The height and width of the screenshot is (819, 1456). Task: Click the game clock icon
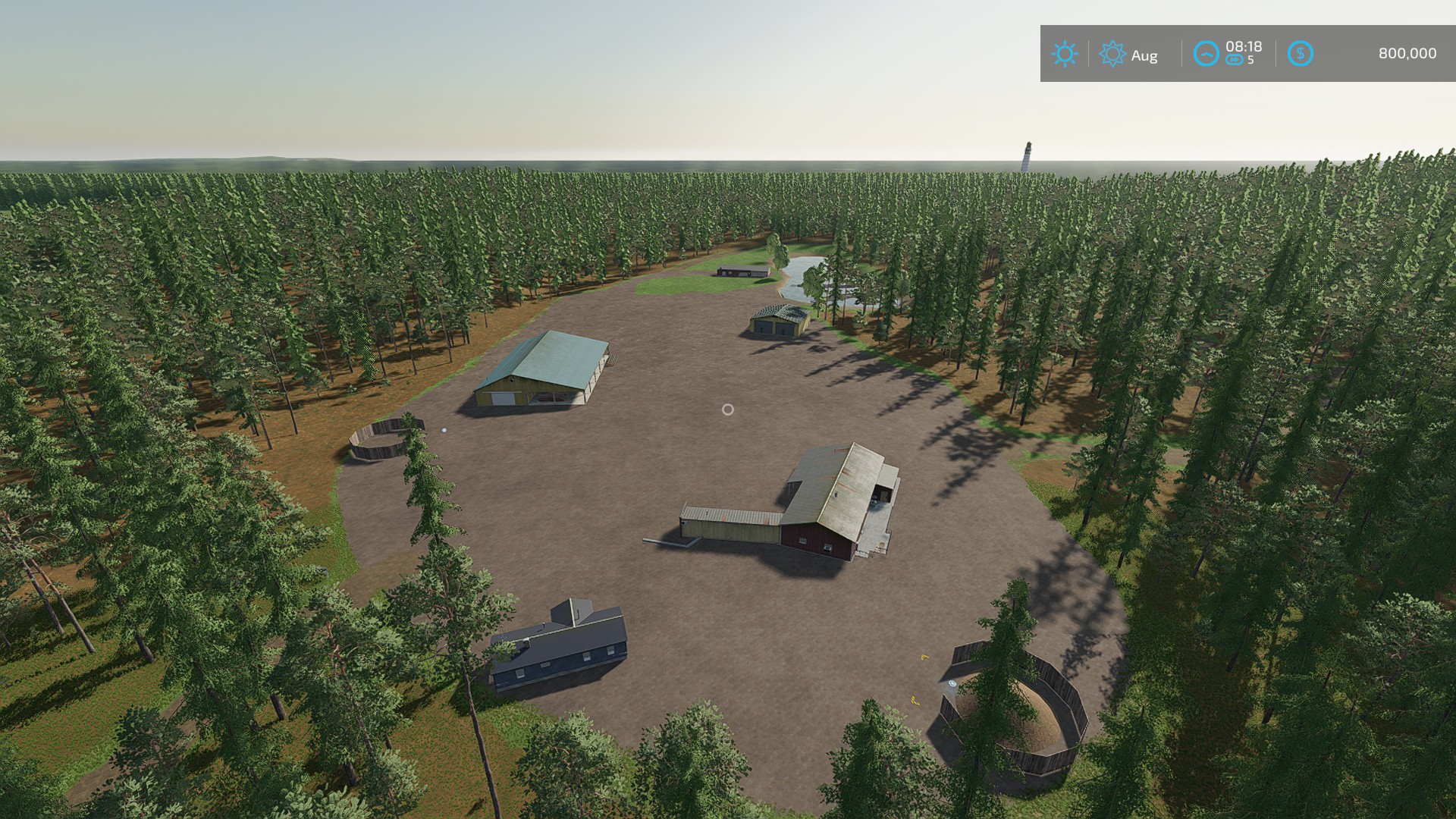1206,54
